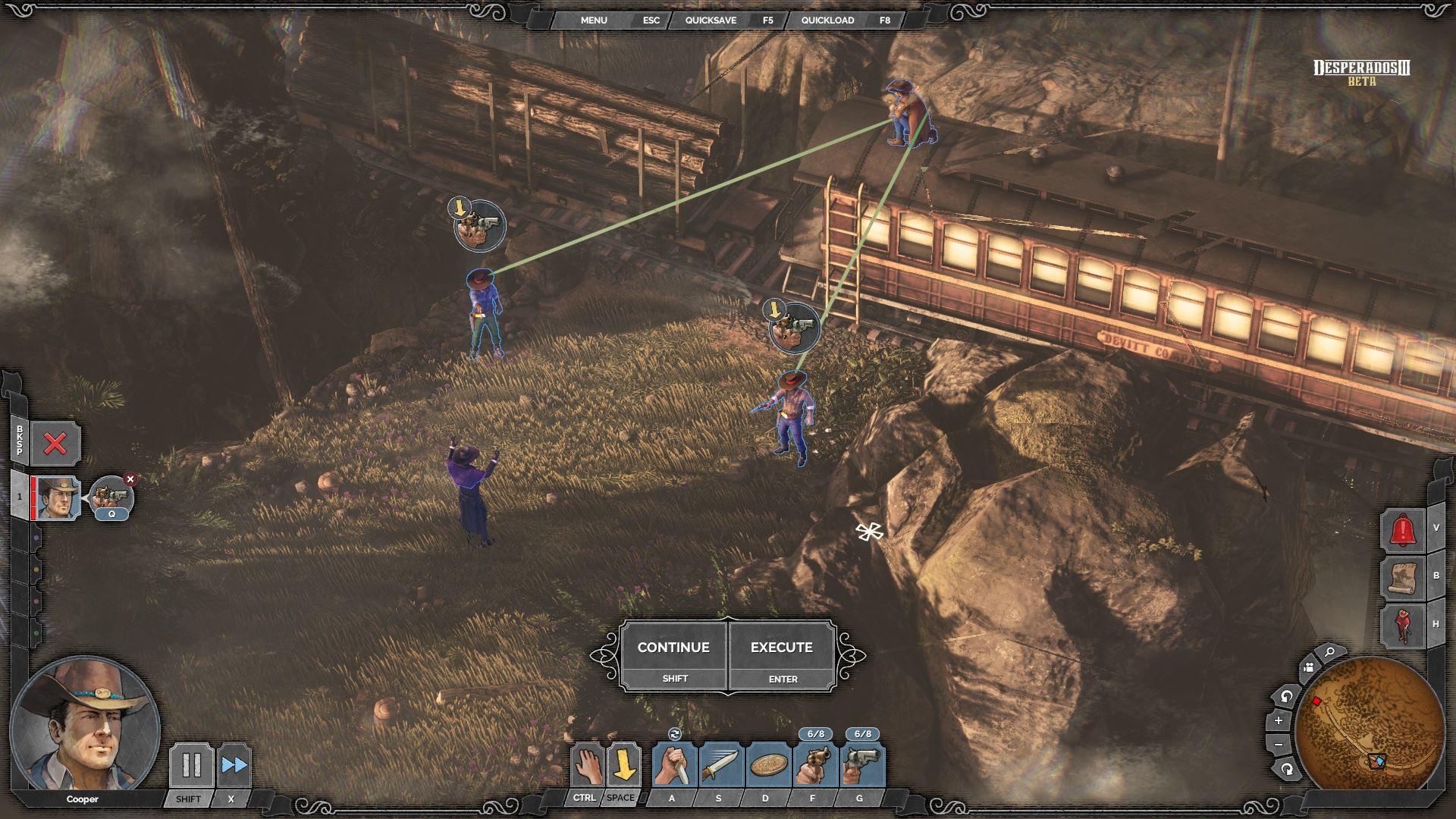Toggle the pause button
The width and height of the screenshot is (1456, 819).
191,764
